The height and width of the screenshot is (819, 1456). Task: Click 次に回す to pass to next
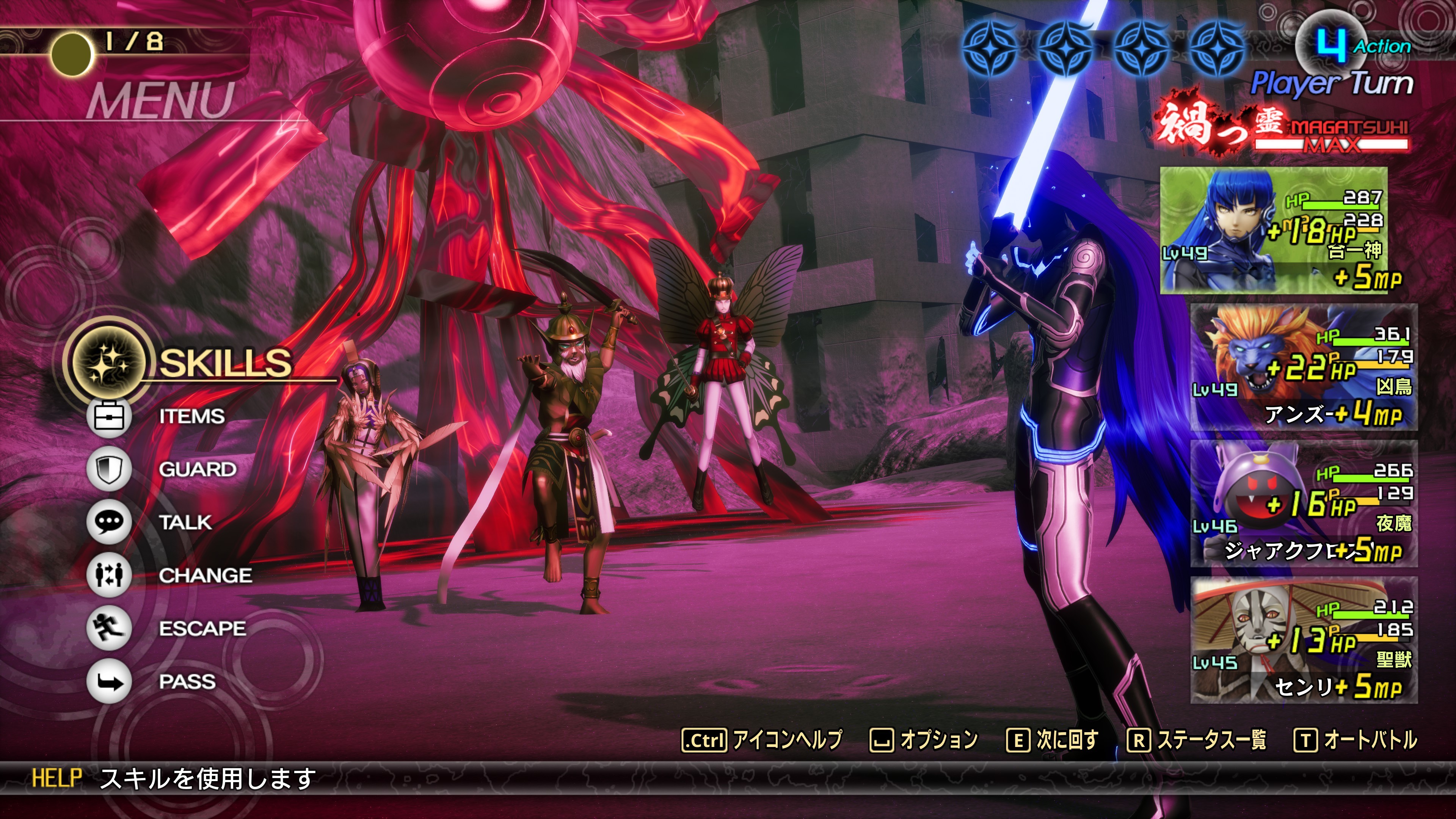pyautogui.click(x=1053, y=740)
